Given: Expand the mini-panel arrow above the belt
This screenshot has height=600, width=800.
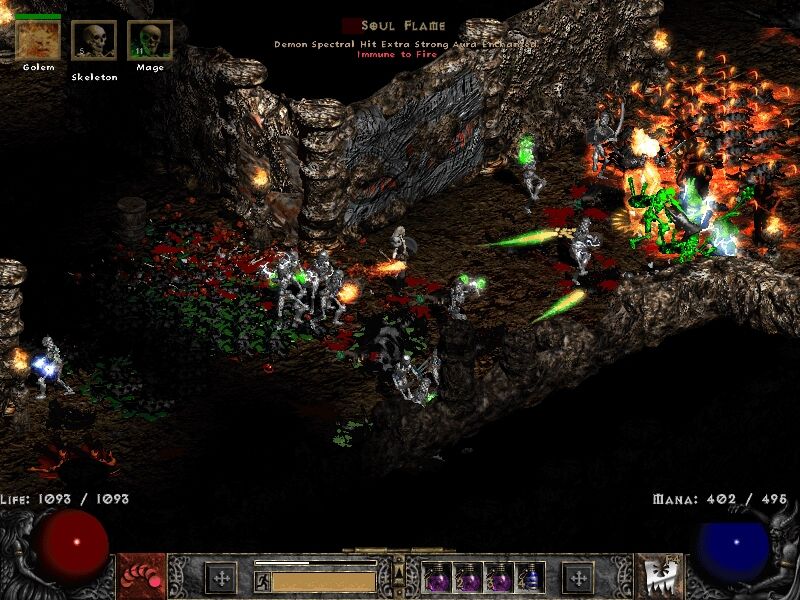Looking at the screenshot, I should click(399, 571).
